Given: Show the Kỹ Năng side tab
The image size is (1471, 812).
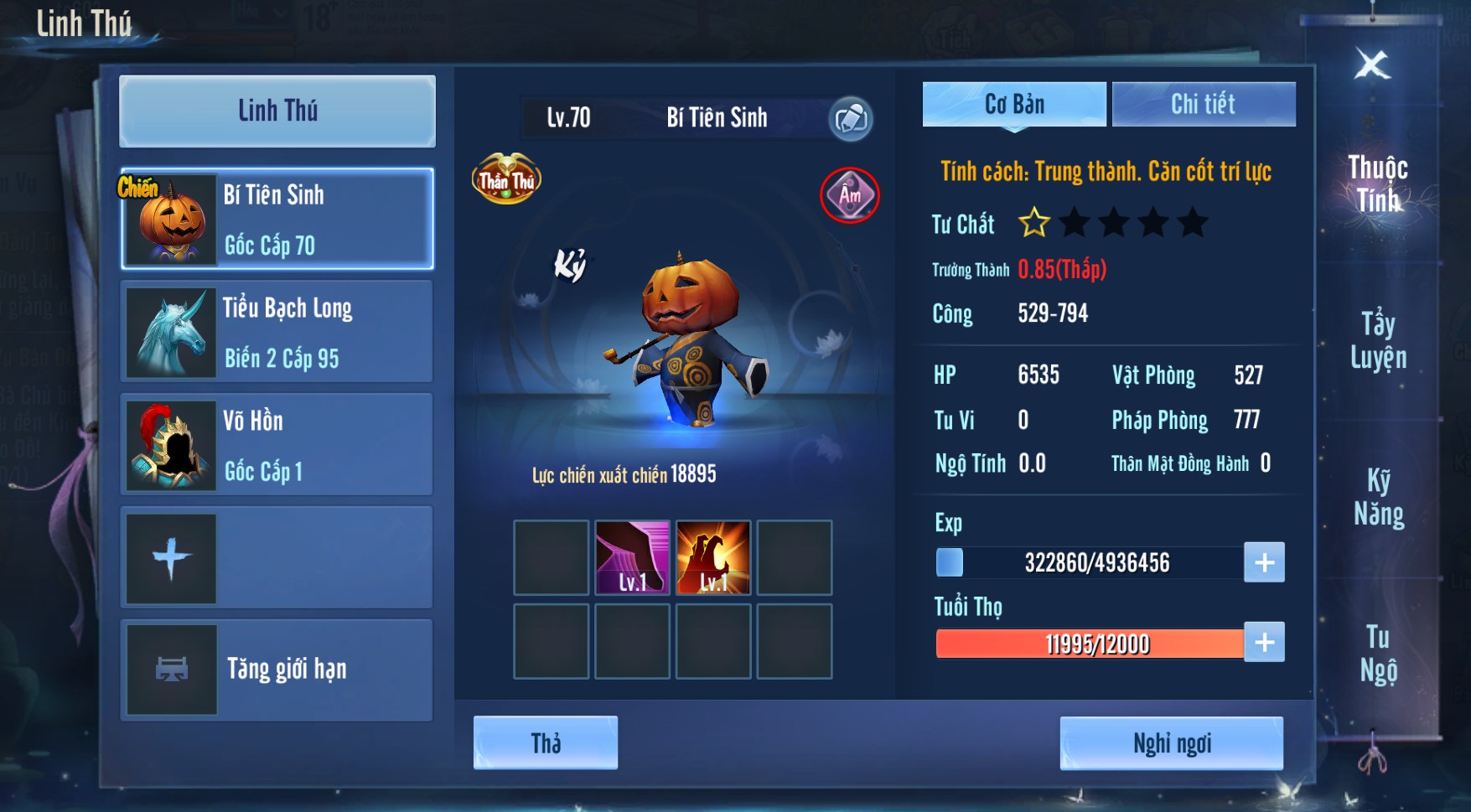Looking at the screenshot, I should point(1378,497).
